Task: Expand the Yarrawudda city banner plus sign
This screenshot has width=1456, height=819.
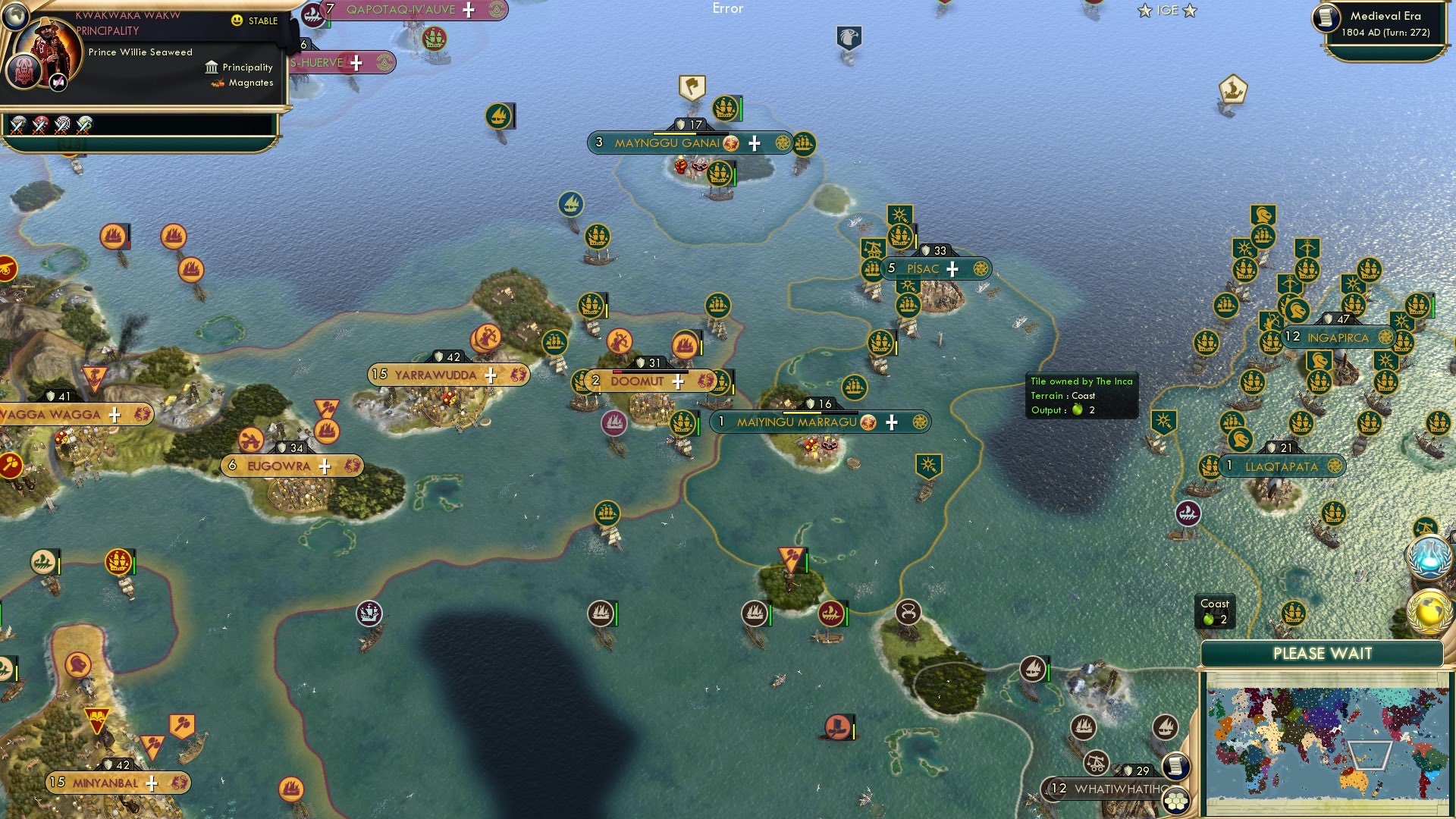Action: (491, 375)
